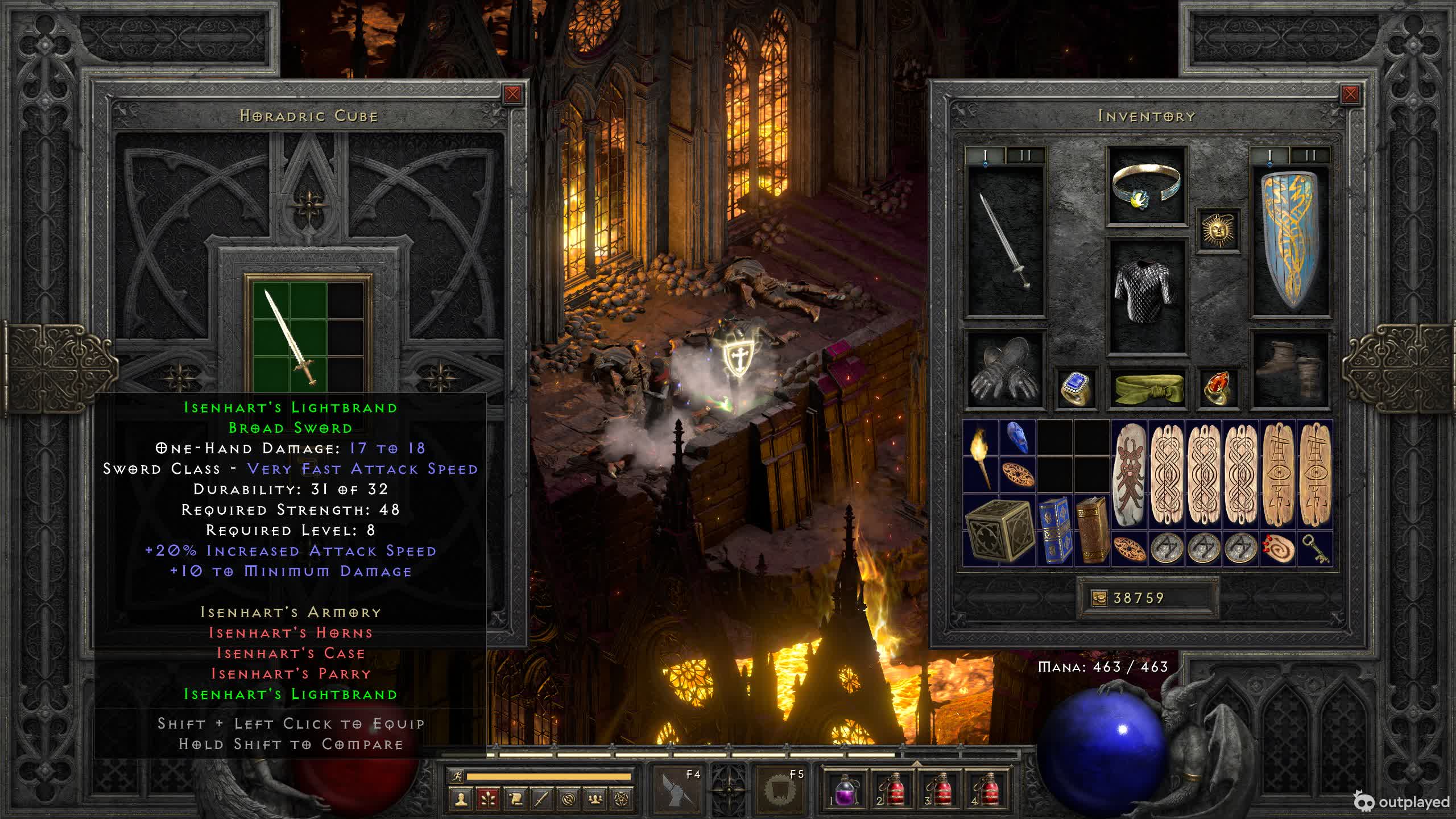Open the character screen from the mini panel
Image resolution: width=1456 pixels, height=819 pixels.
point(461,799)
